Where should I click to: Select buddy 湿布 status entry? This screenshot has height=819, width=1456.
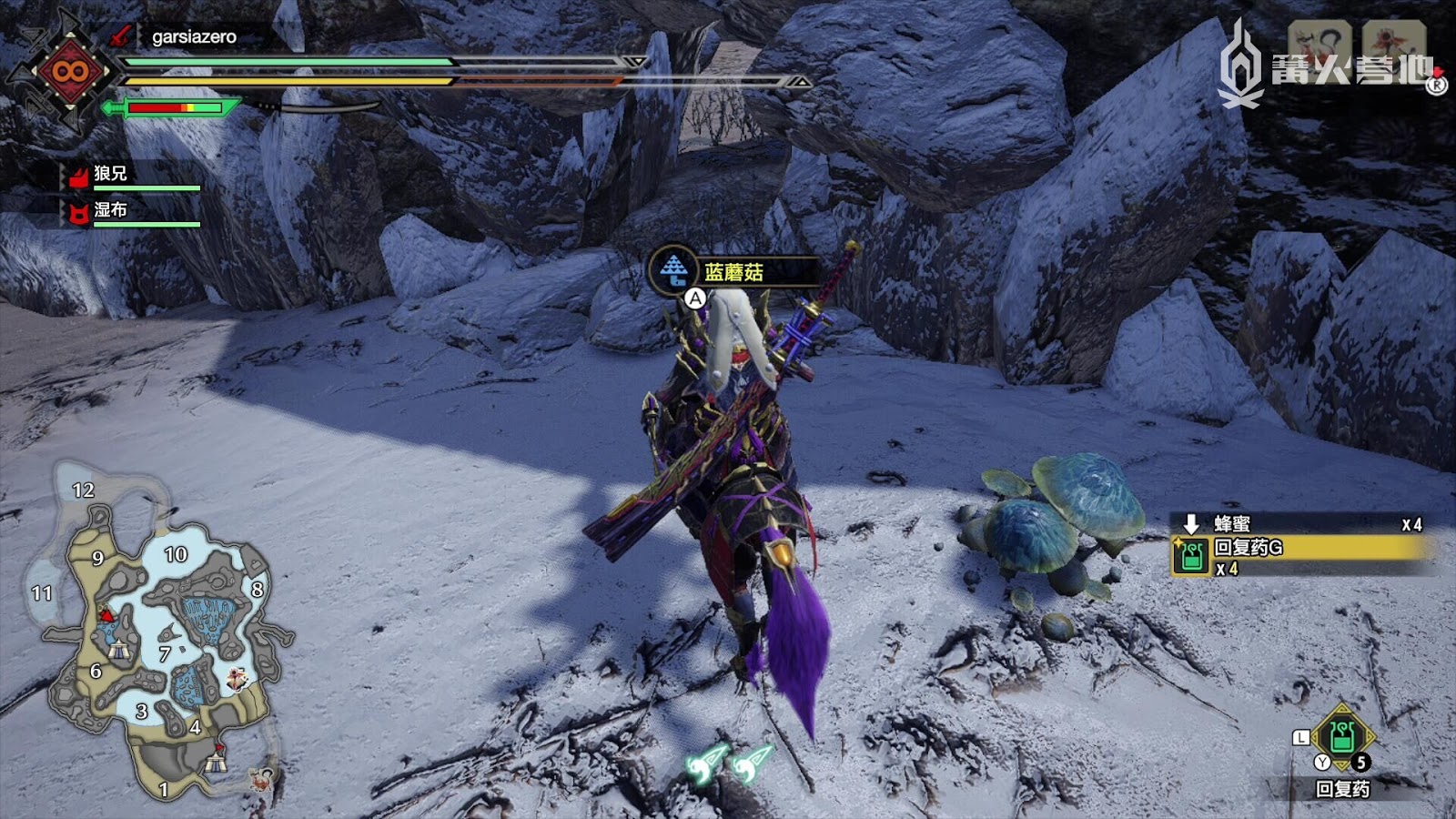pyautogui.click(x=111, y=210)
